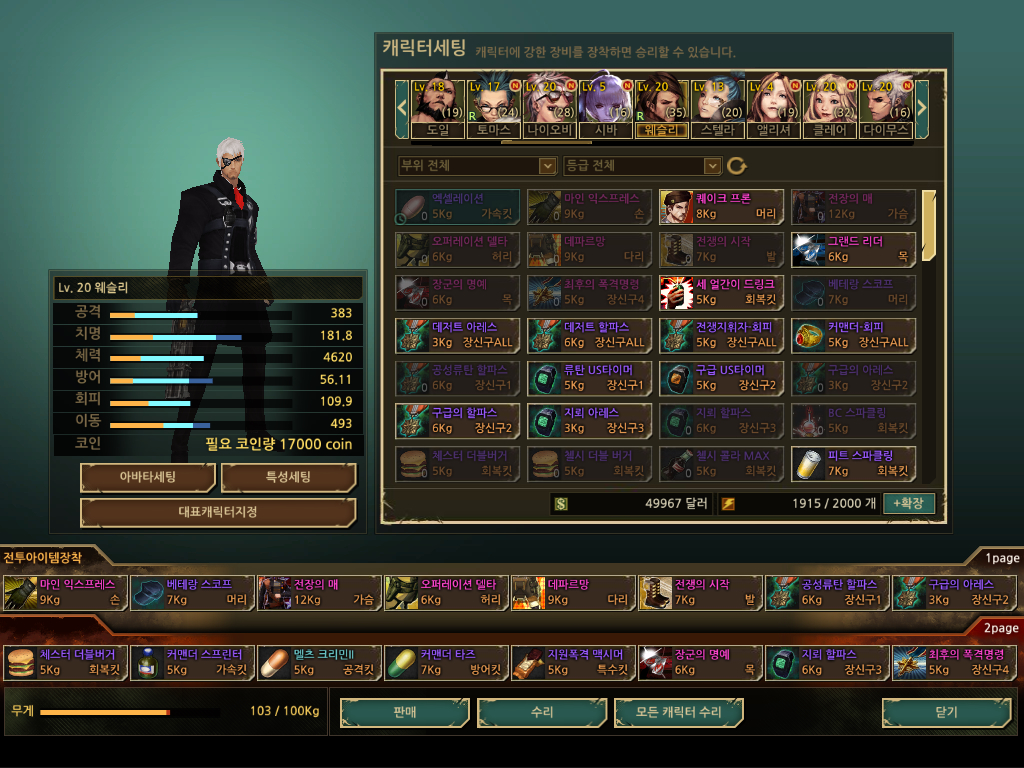Select the 피트 스파클링 recovery kit

coord(853,464)
